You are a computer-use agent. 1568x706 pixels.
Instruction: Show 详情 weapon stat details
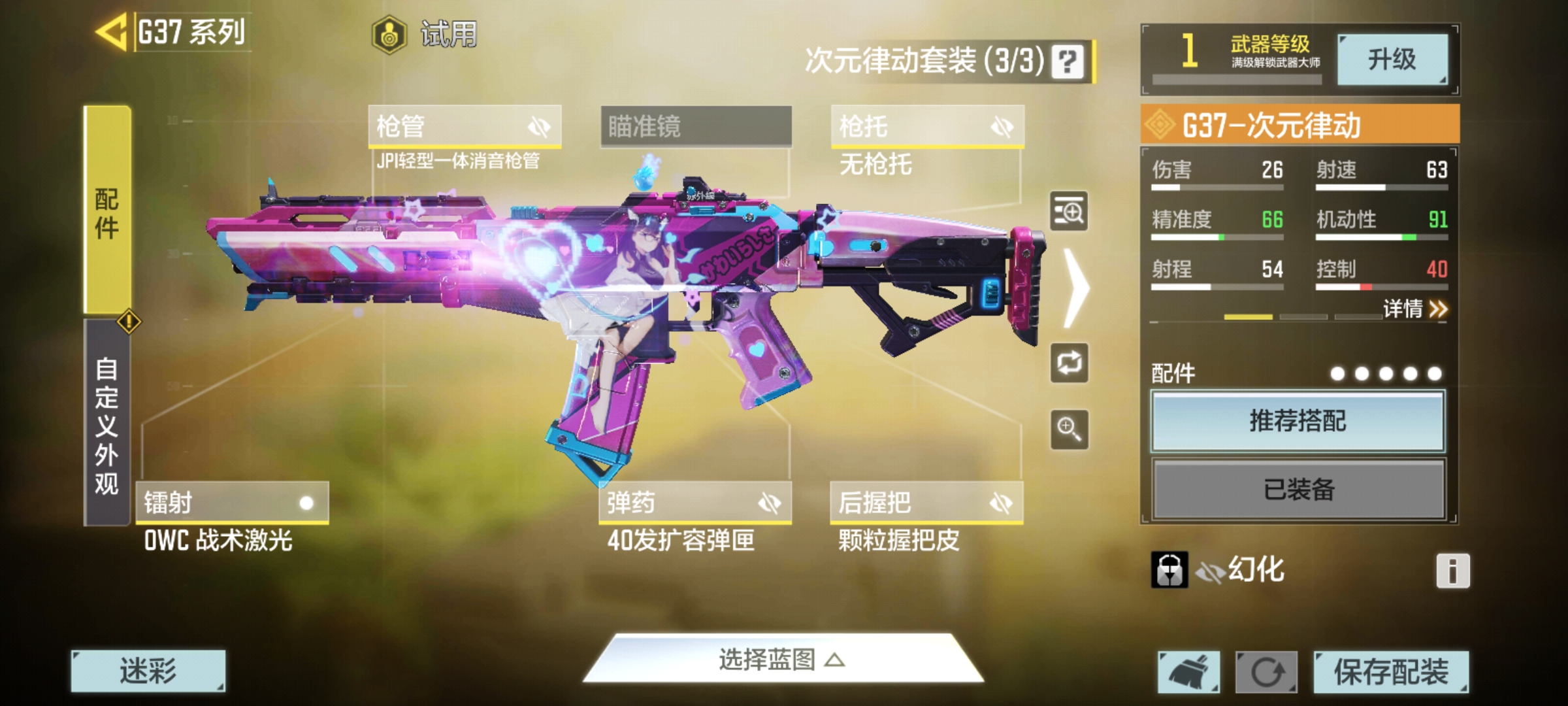click(x=1415, y=309)
